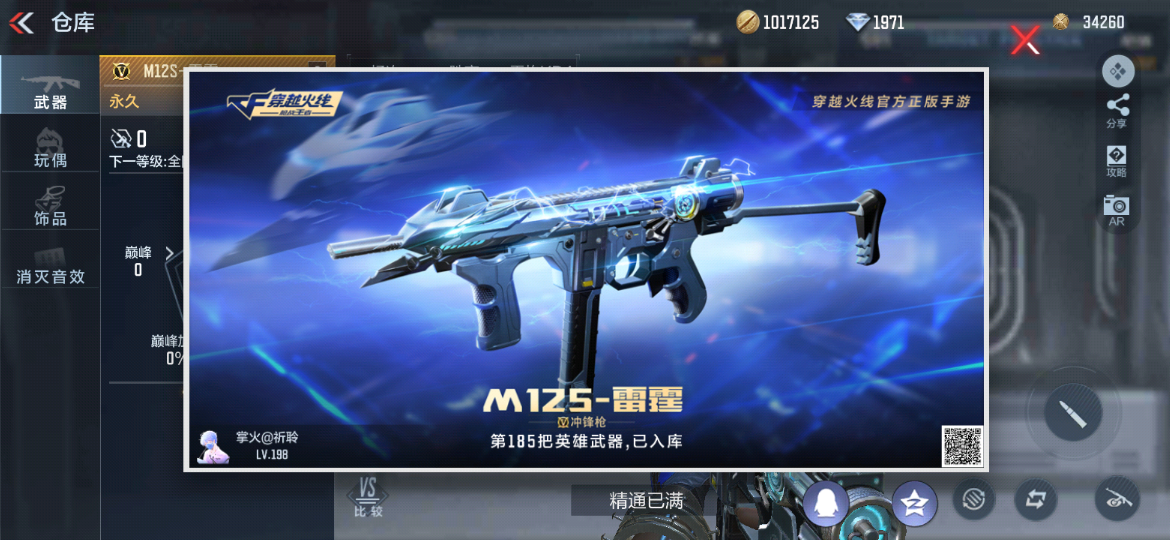The image size is (1170, 540).
Task: Choose the 消灭音效 kill sound tab
Action: (x=50, y=263)
